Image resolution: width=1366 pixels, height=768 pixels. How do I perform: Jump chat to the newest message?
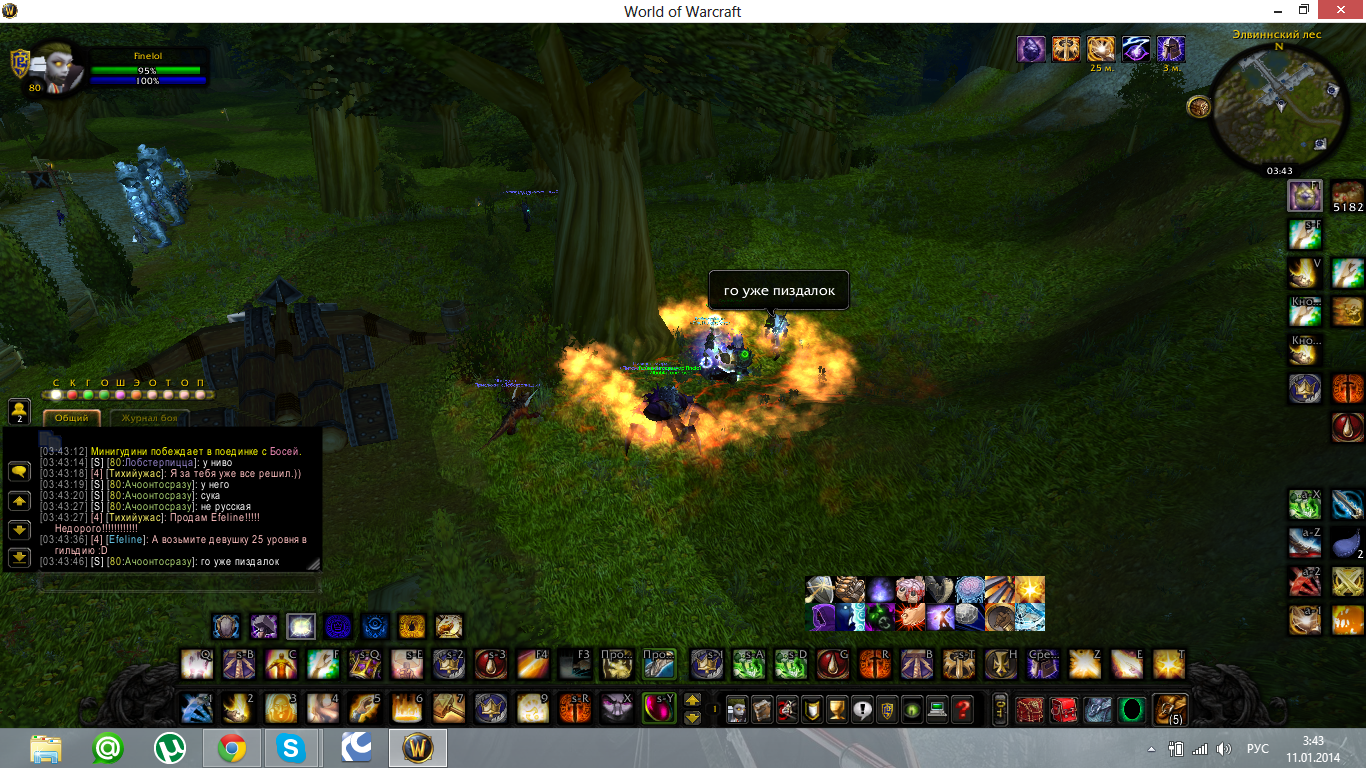coord(19,557)
